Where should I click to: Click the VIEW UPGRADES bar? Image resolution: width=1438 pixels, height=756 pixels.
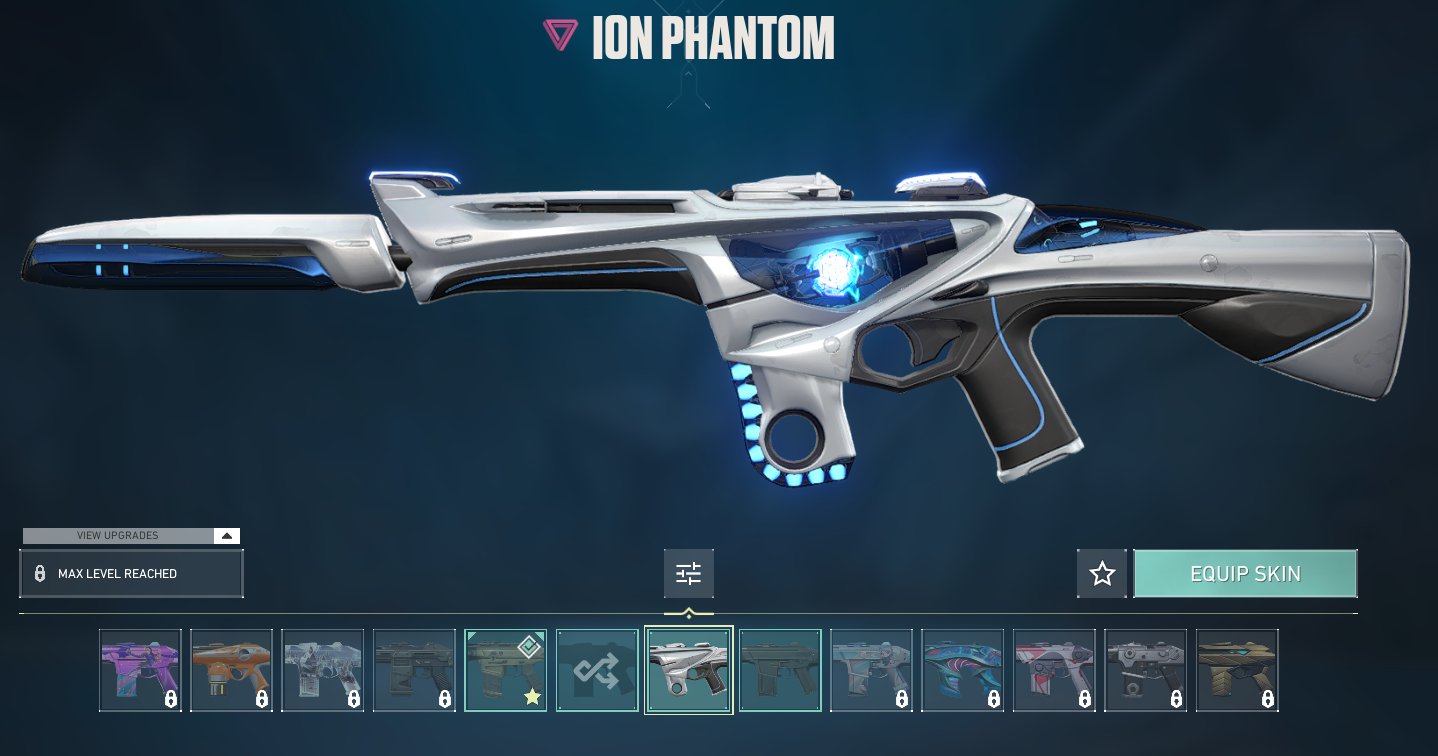pos(116,535)
